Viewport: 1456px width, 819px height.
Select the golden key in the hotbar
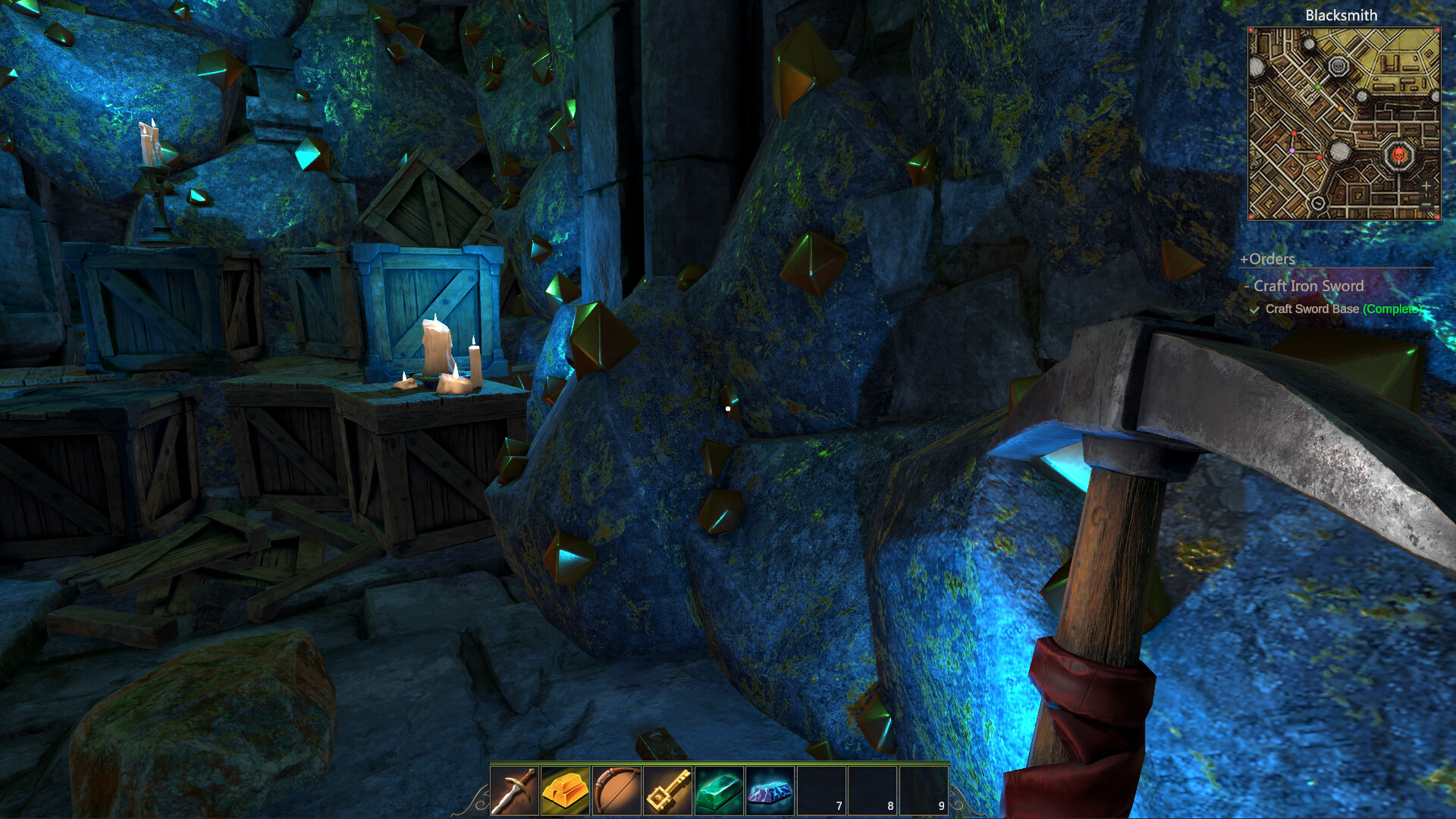coord(667,793)
